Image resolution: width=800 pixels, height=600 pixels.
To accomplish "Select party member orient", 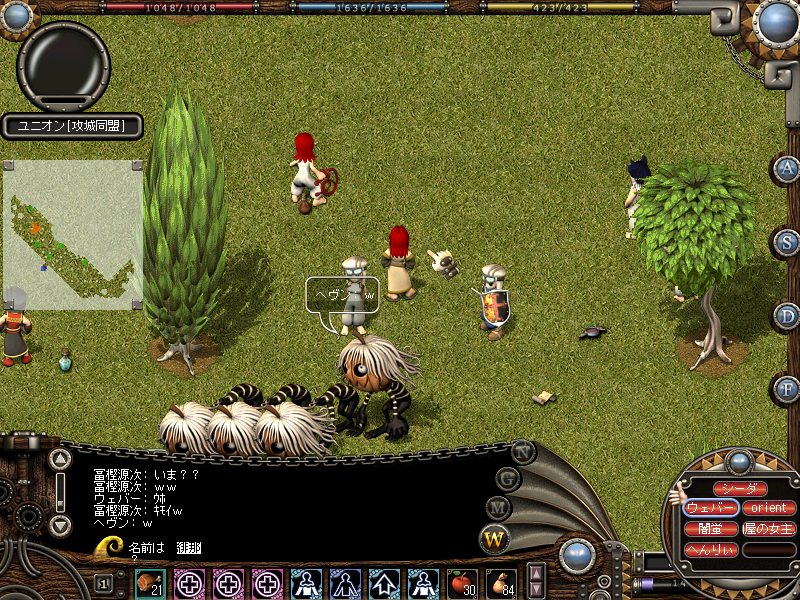I will 769,508.
